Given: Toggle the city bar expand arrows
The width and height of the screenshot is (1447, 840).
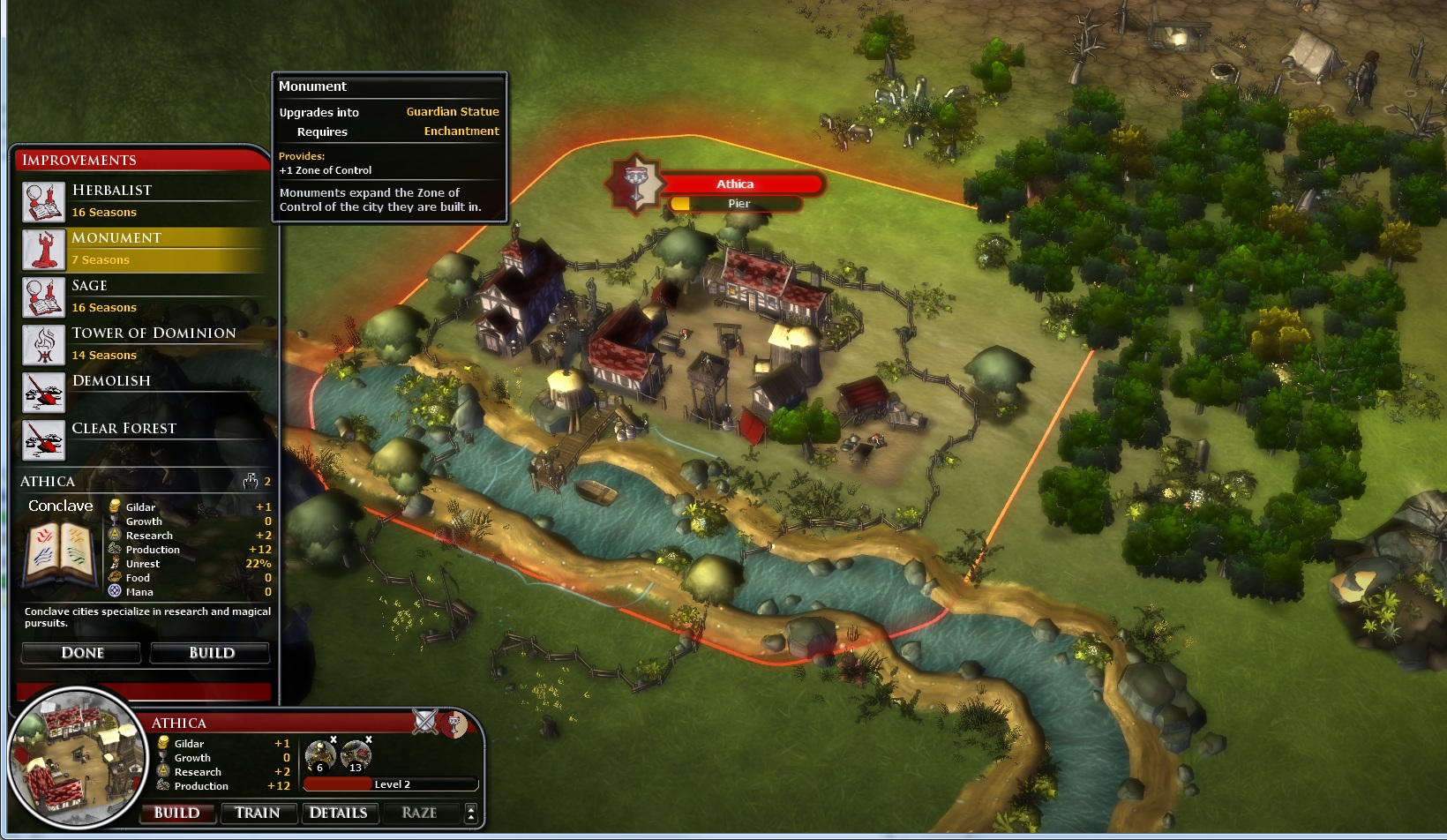Looking at the screenshot, I should [471, 813].
